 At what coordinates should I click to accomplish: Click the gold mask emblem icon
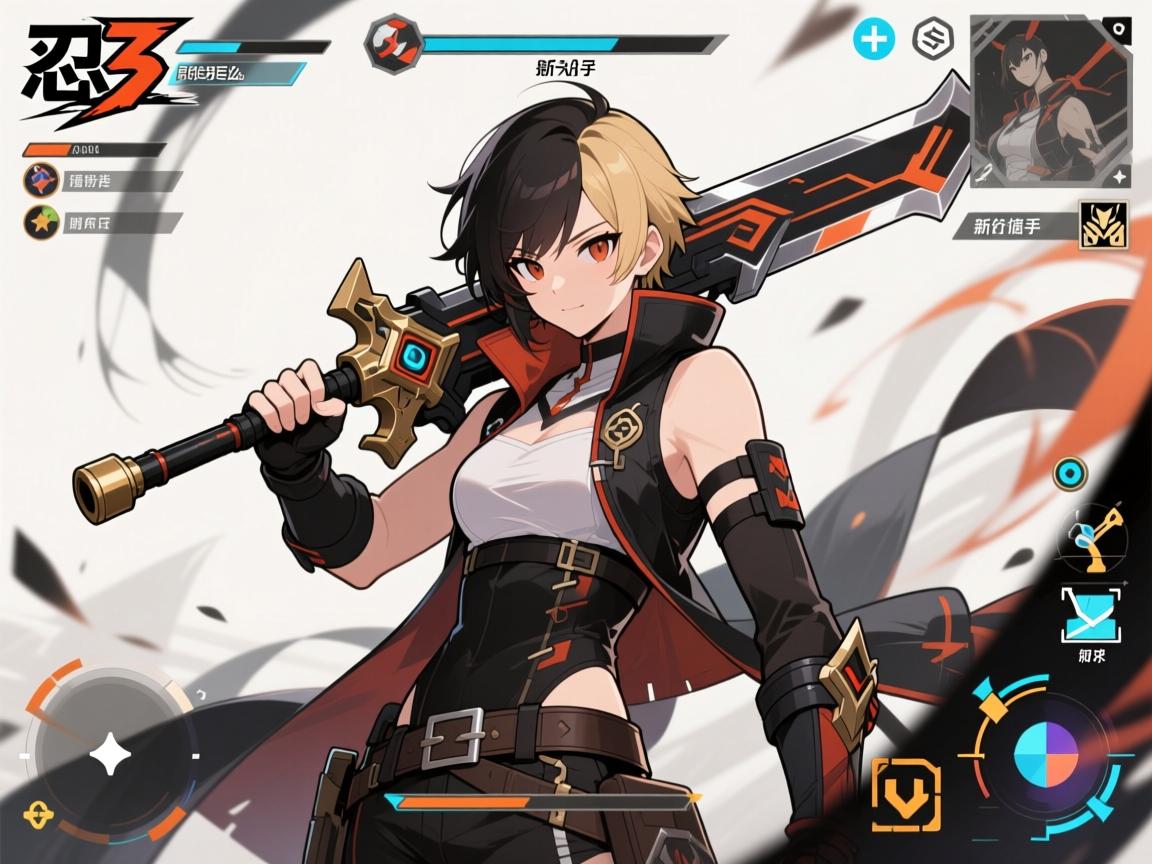[x=1104, y=225]
